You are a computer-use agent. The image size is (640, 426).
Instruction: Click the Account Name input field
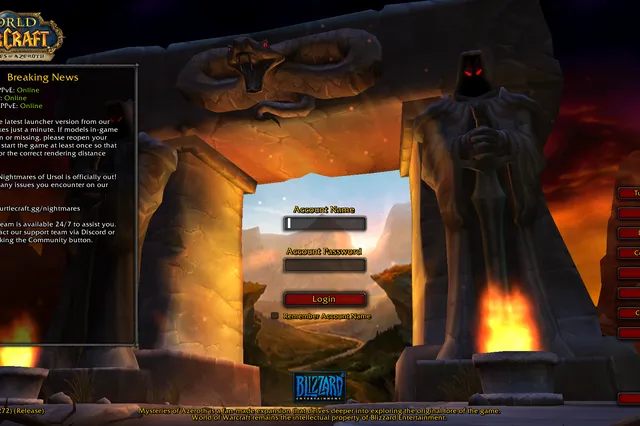tap(325, 224)
